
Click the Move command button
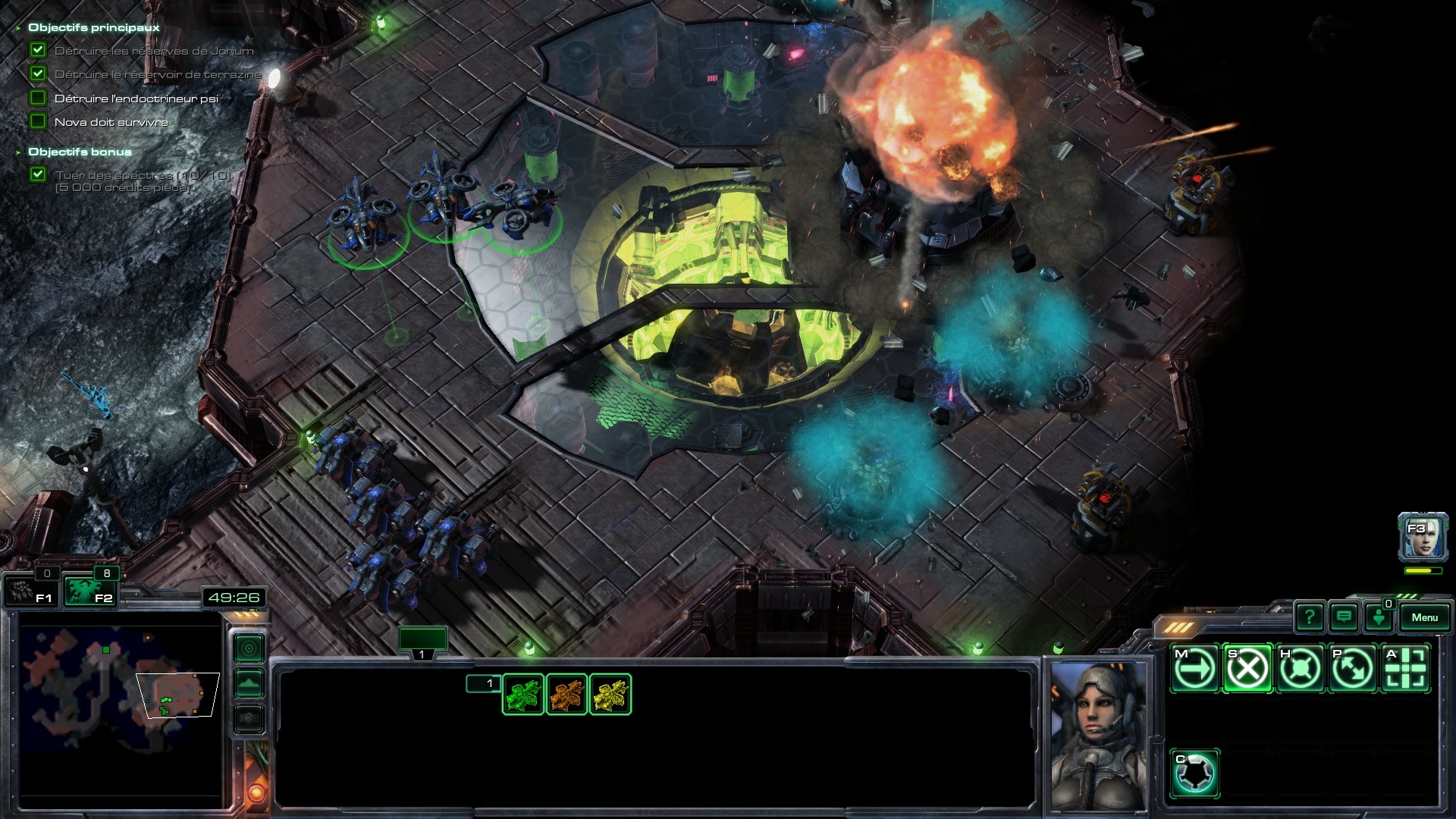[x=1194, y=669]
